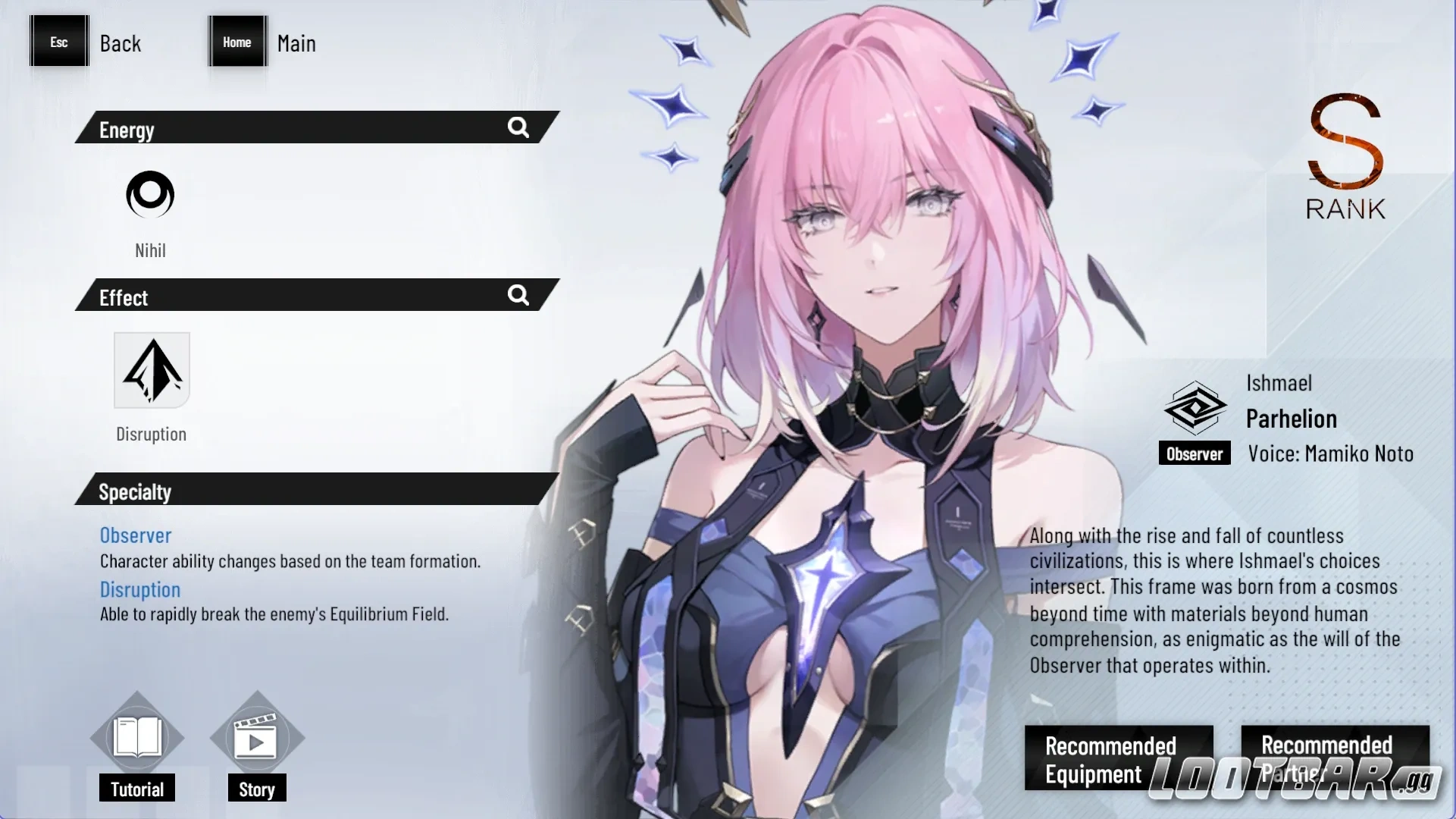1456x819 pixels.
Task: Open the Effect search magnifier
Action: point(518,296)
